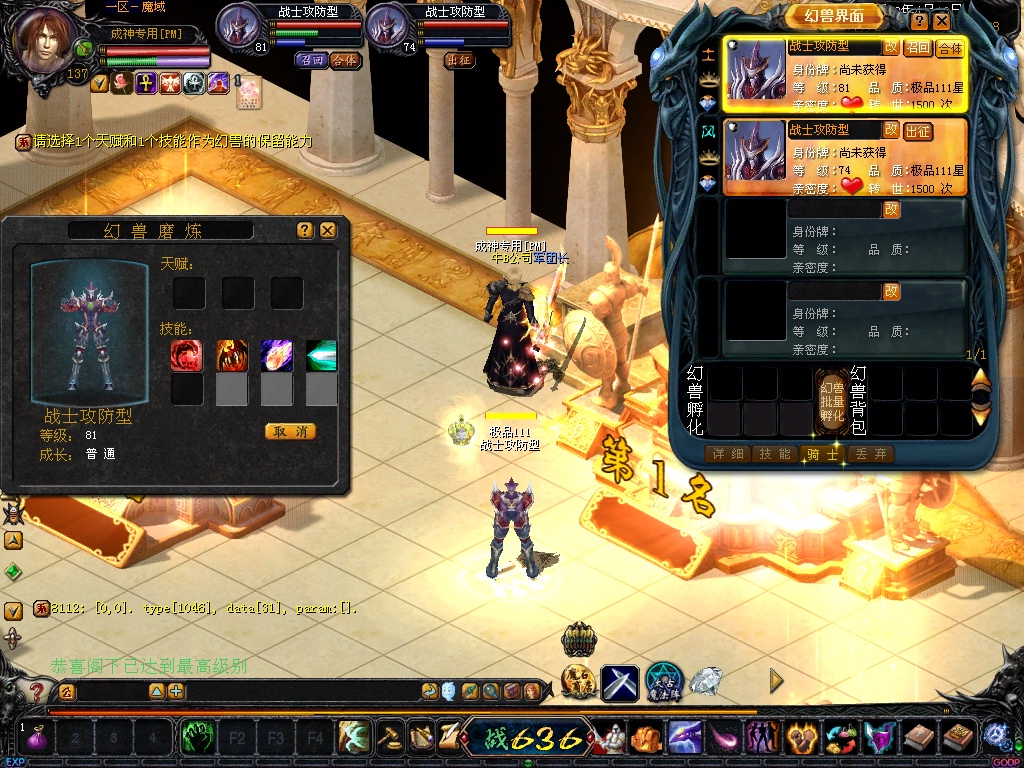Open 幻兽批量孵化 batch hatching
Viewport: 1024px width, 768px height.
click(832, 400)
